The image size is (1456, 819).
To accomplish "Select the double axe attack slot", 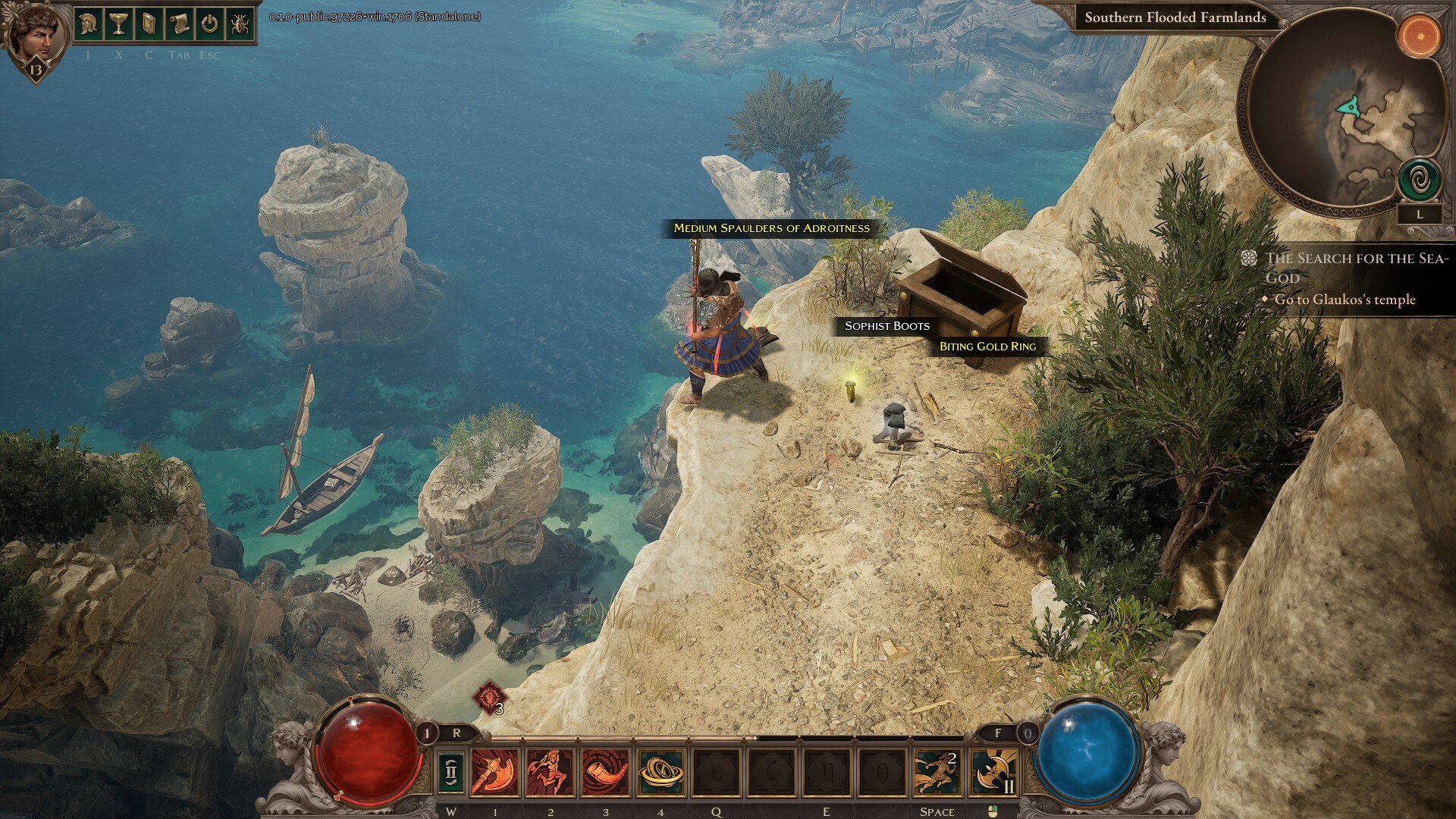I will [993, 772].
